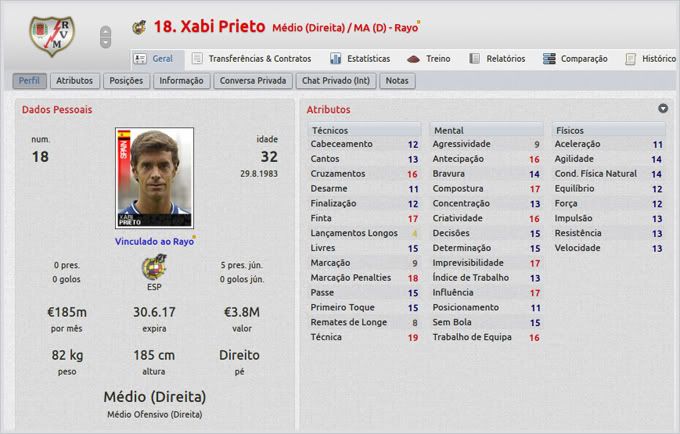Screen dimensions: 680x434
Task: Show the Informação sub-tab
Action: (x=181, y=80)
